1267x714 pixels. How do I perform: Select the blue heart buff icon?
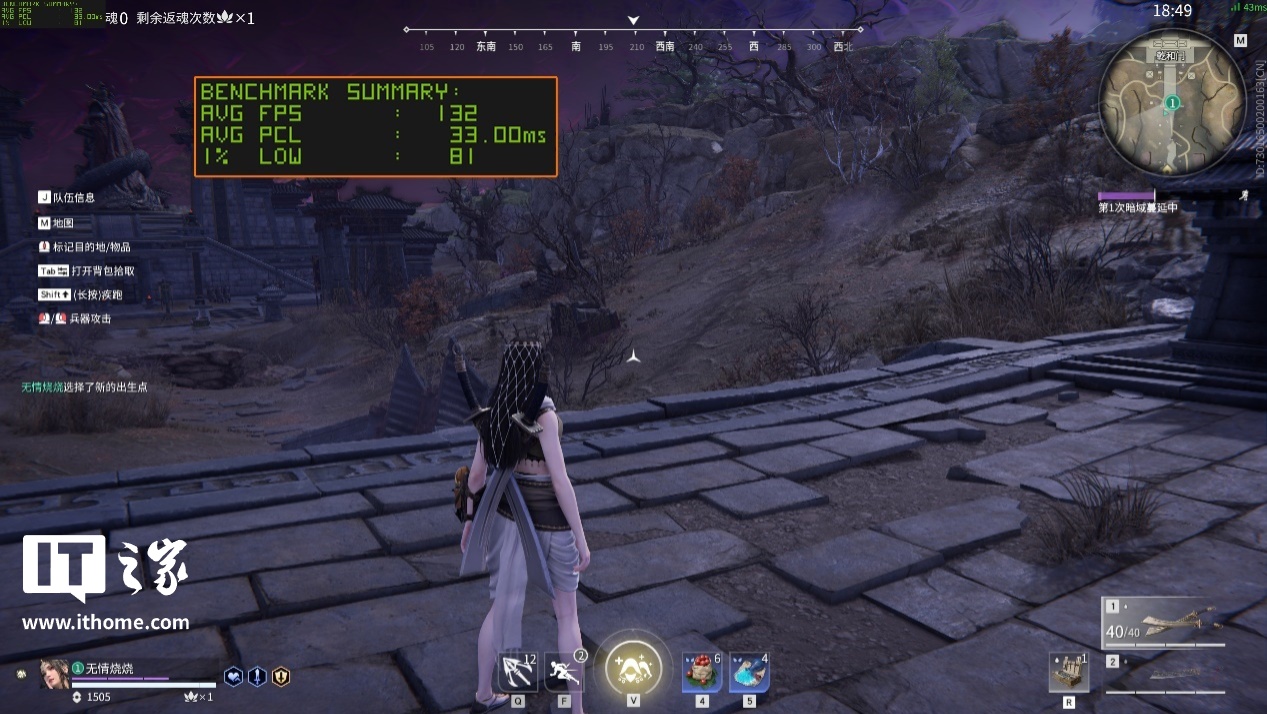(233, 676)
